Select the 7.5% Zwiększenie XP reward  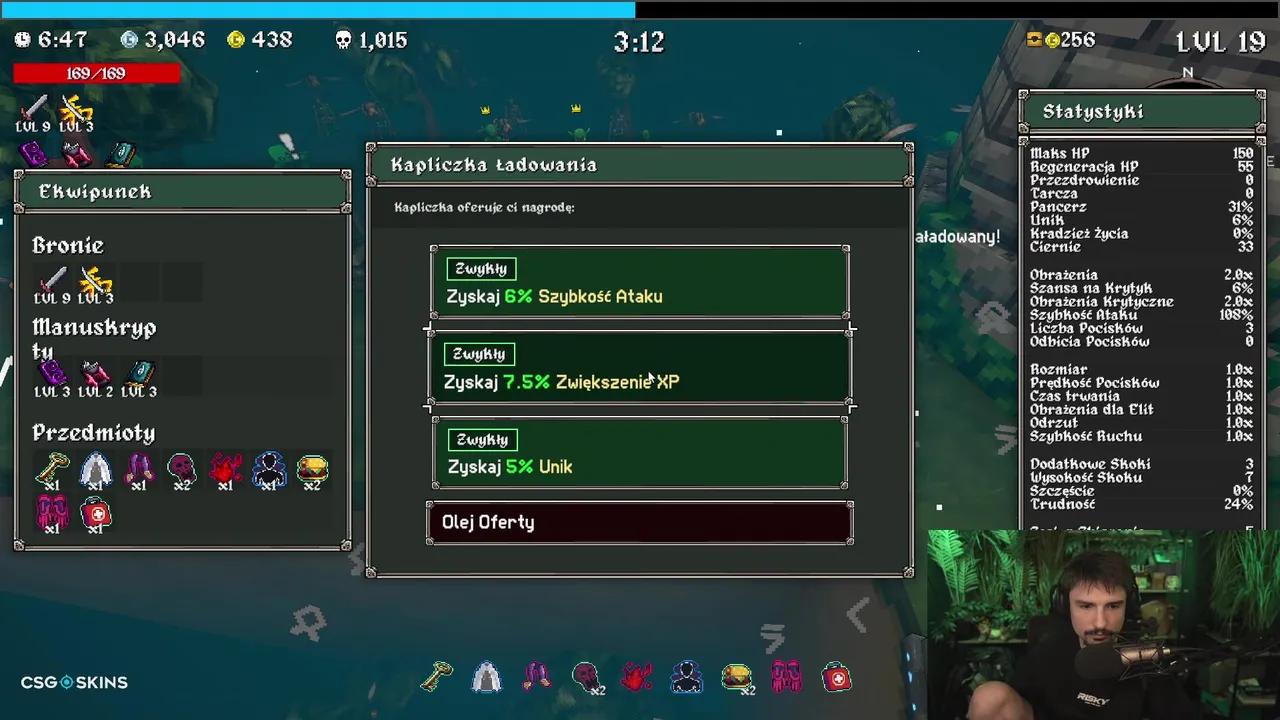coord(640,368)
